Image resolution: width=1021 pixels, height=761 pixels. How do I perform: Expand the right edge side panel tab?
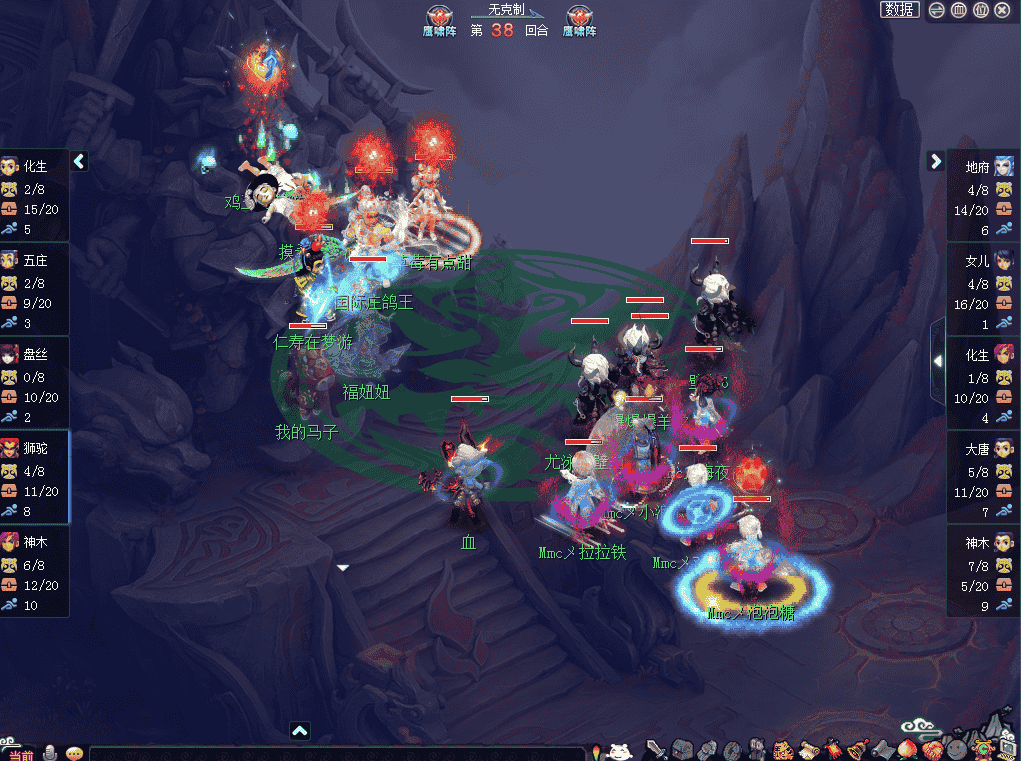point(937,360)
